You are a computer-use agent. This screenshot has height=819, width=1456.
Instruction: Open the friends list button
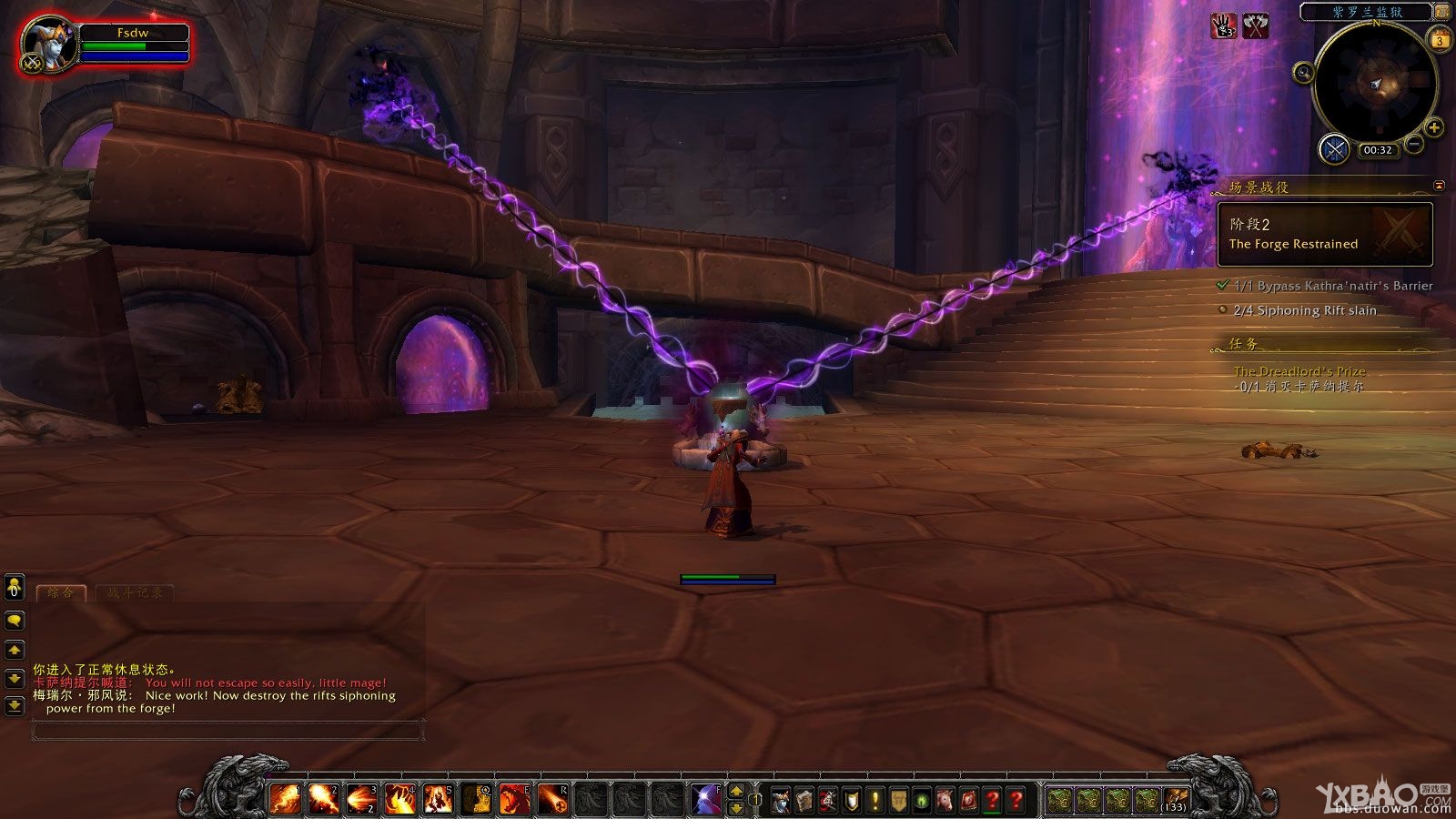[x=15, y=589]
